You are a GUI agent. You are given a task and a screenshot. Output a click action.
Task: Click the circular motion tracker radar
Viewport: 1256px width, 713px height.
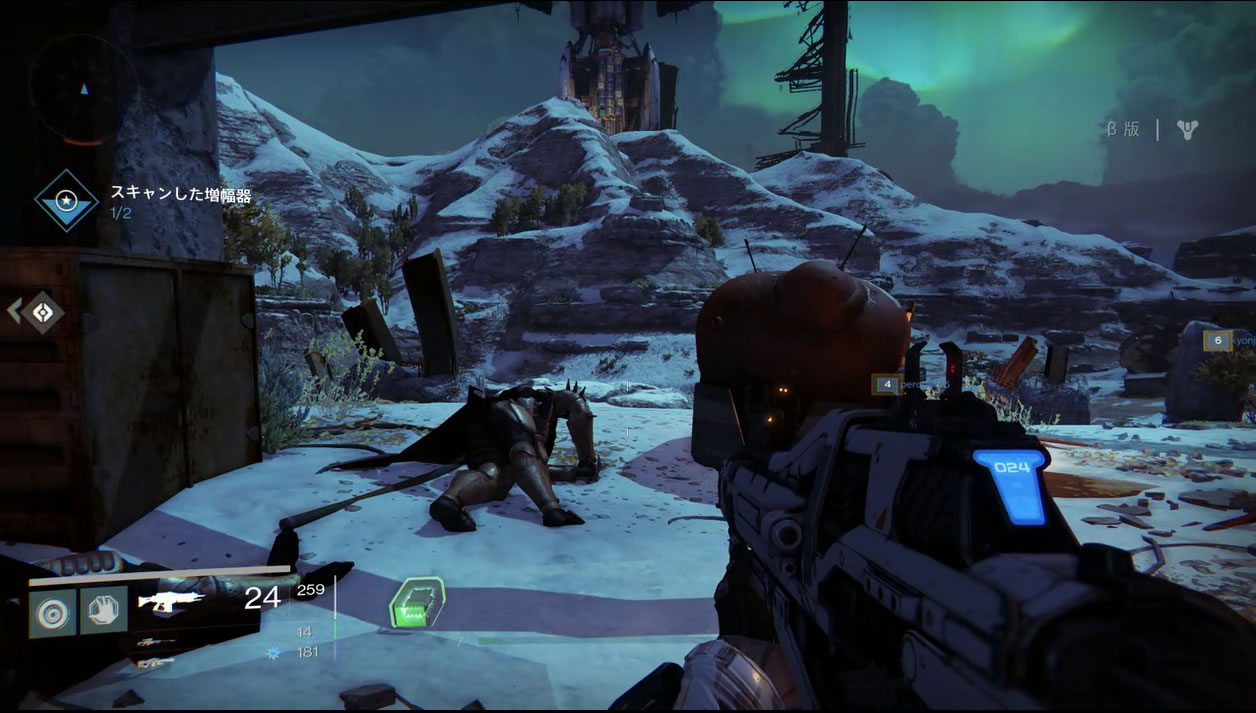84,89
